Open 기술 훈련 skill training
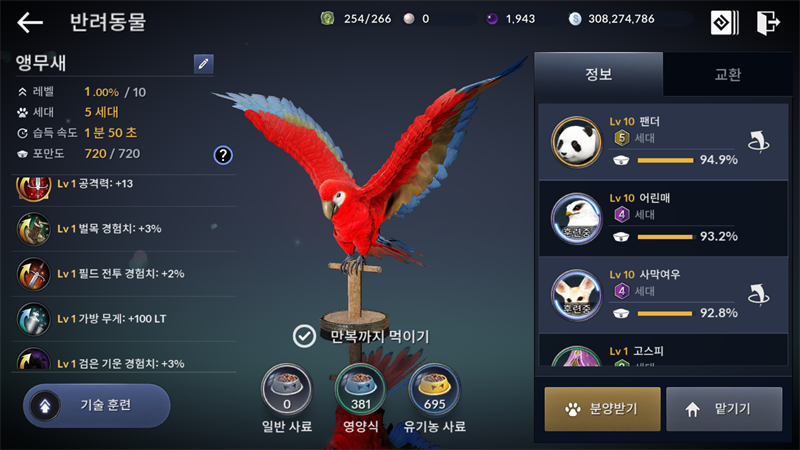 [x=97, y=405]
